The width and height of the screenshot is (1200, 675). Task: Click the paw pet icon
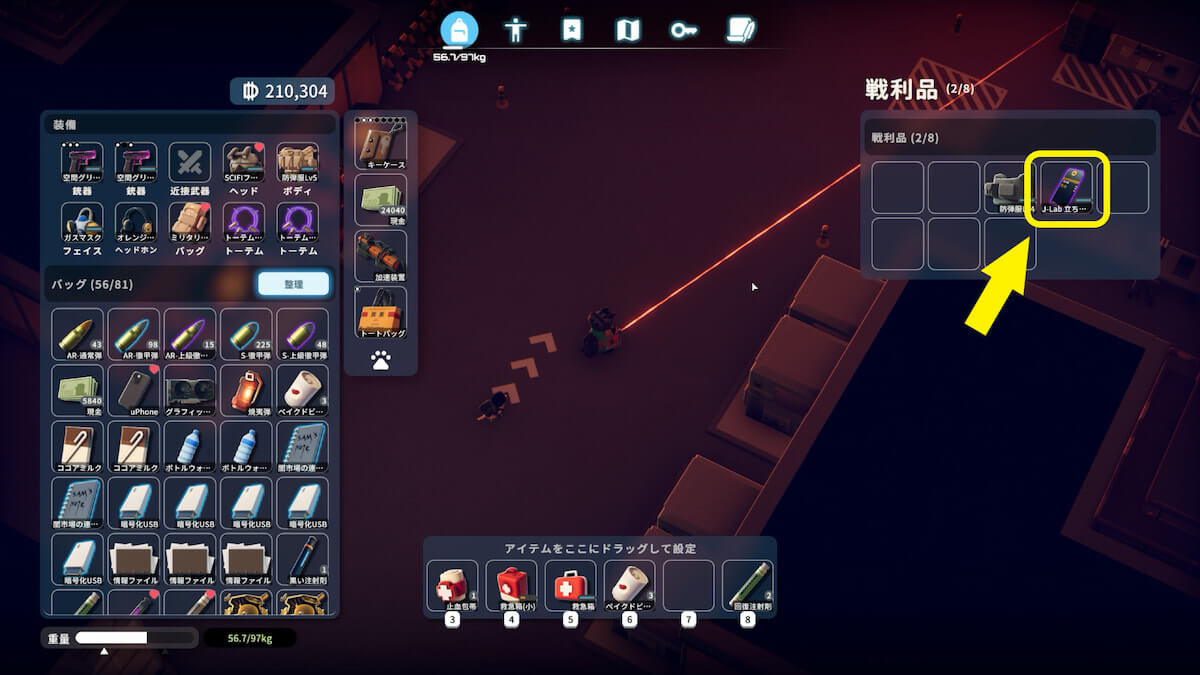[x=380, y=361]
